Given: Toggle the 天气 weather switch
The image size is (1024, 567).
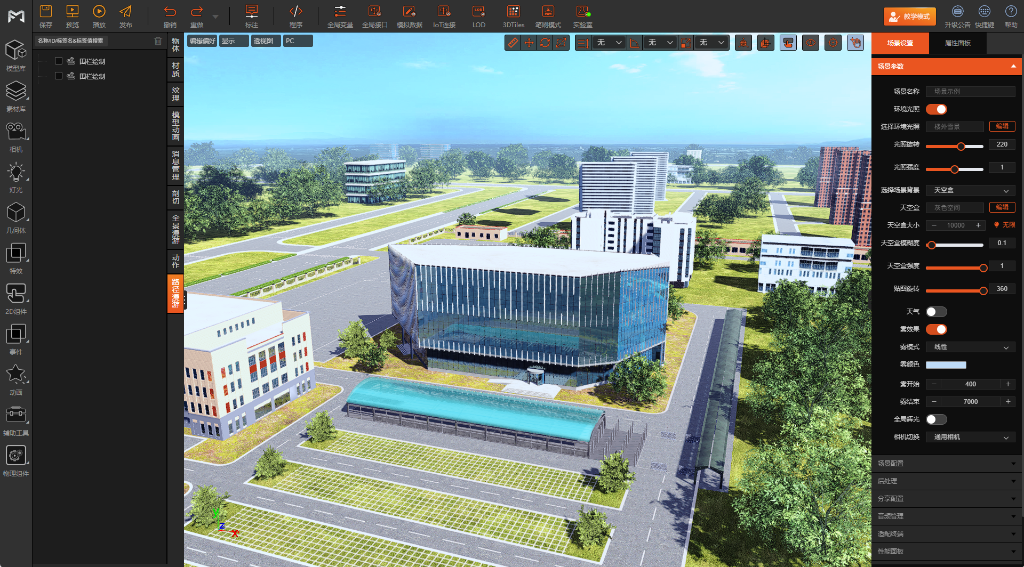Looking at the screenshot, I should pyautogui.click(x=936, y=312).
